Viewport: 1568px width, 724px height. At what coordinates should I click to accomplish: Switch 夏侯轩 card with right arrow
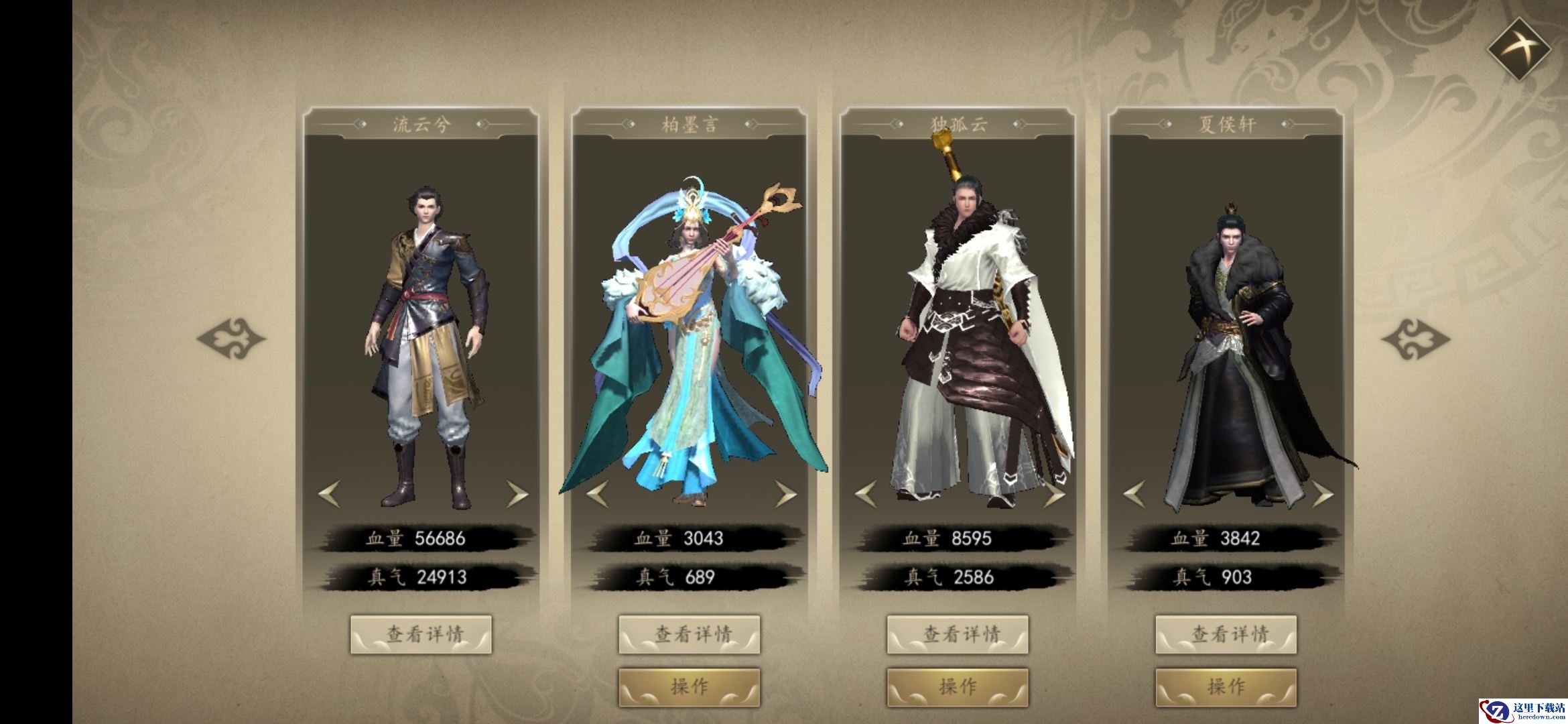[x=1321, y=495]
